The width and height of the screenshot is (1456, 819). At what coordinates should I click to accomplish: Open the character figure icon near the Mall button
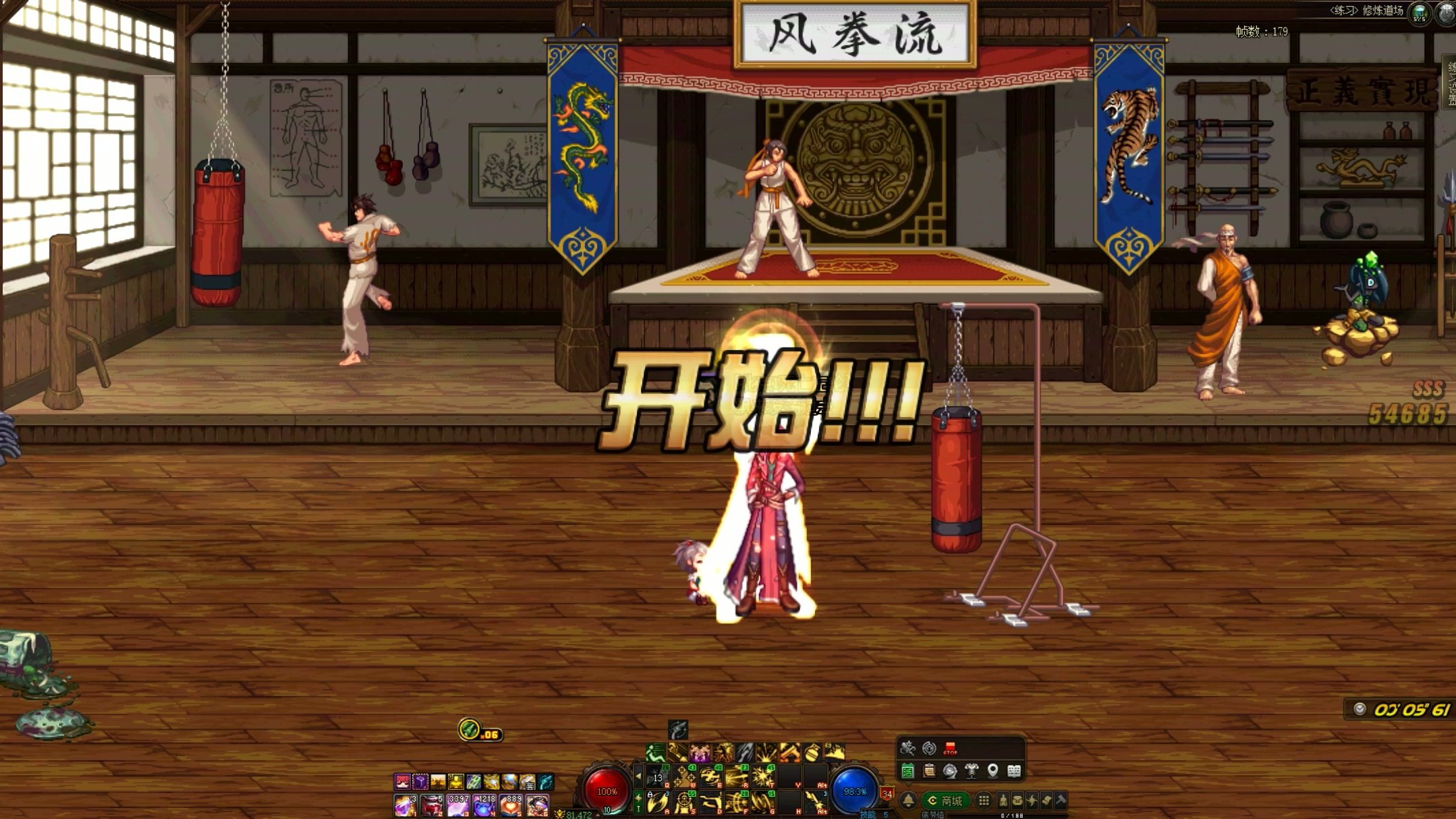click(1004, 801)
